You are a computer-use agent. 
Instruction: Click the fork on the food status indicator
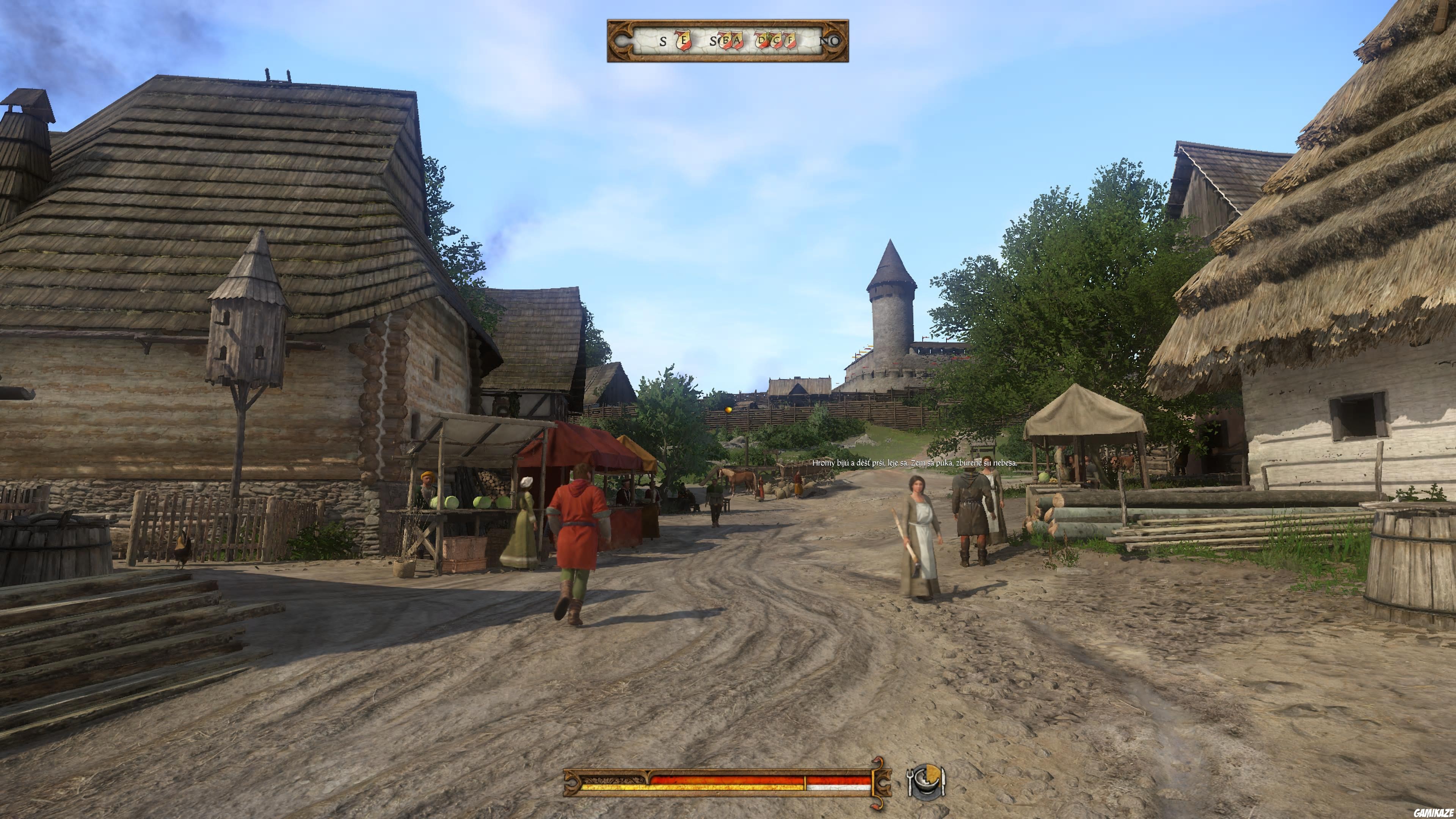click(x=910, y=783)
